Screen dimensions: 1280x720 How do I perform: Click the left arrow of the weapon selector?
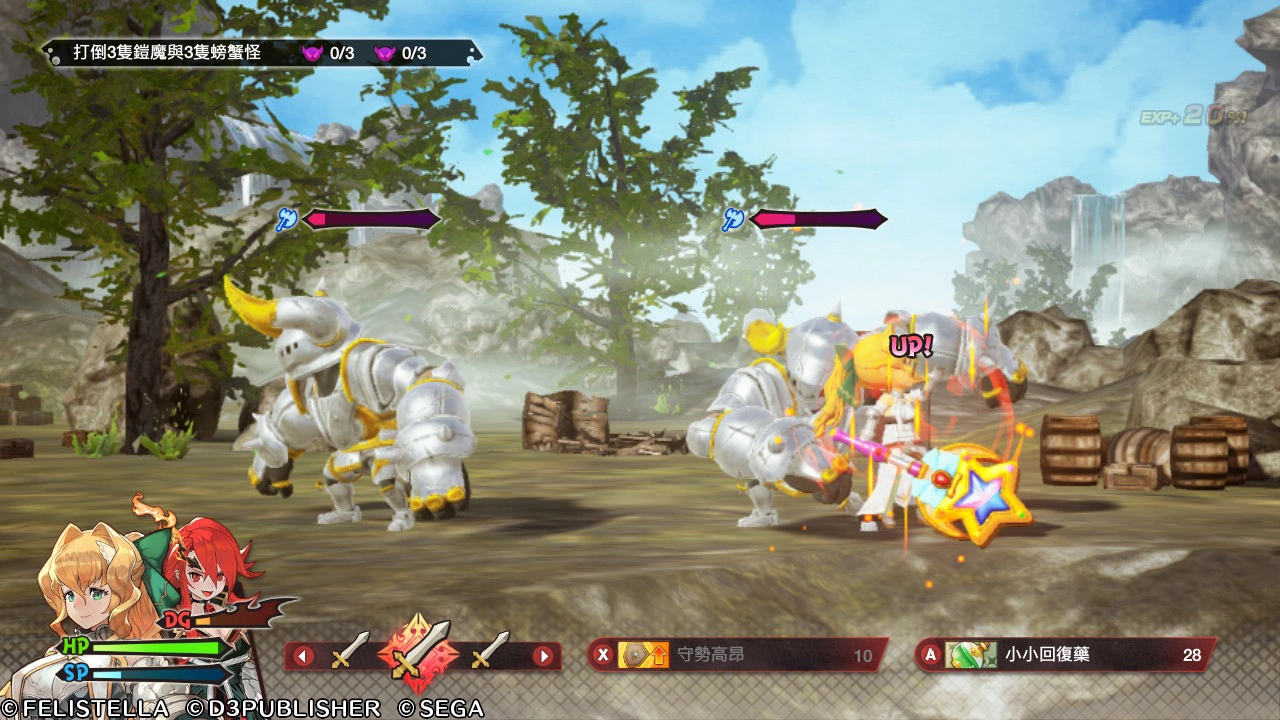click(x=303, y=657)
